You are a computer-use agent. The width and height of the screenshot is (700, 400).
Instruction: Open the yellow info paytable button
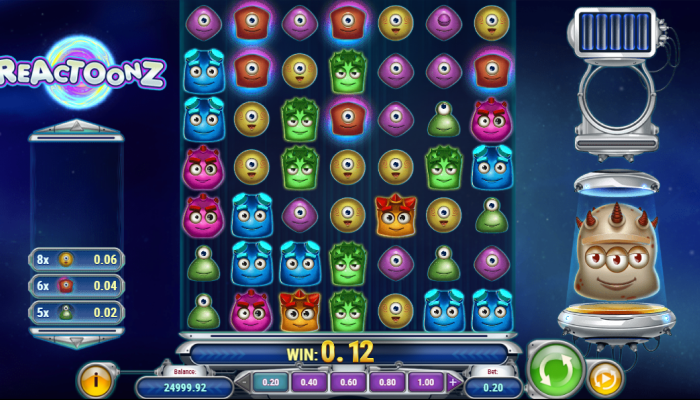tap(96, 379)
